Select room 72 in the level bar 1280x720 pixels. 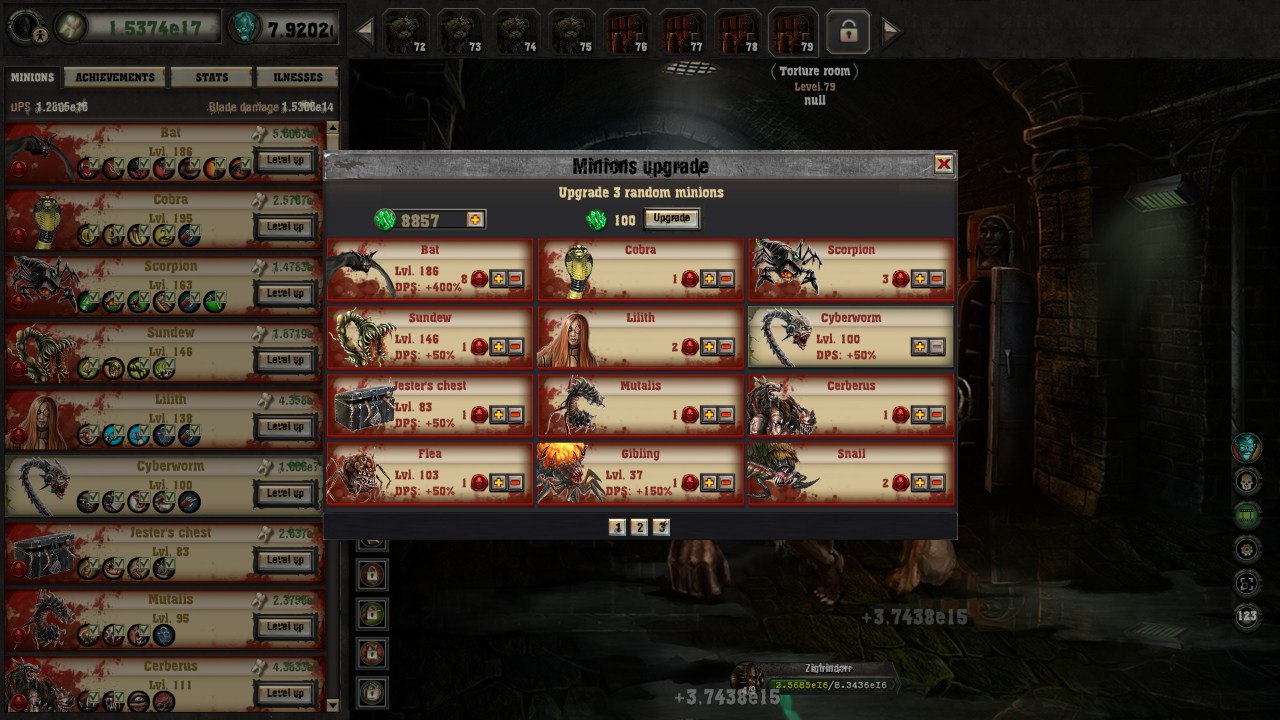[x=406, y=32]
